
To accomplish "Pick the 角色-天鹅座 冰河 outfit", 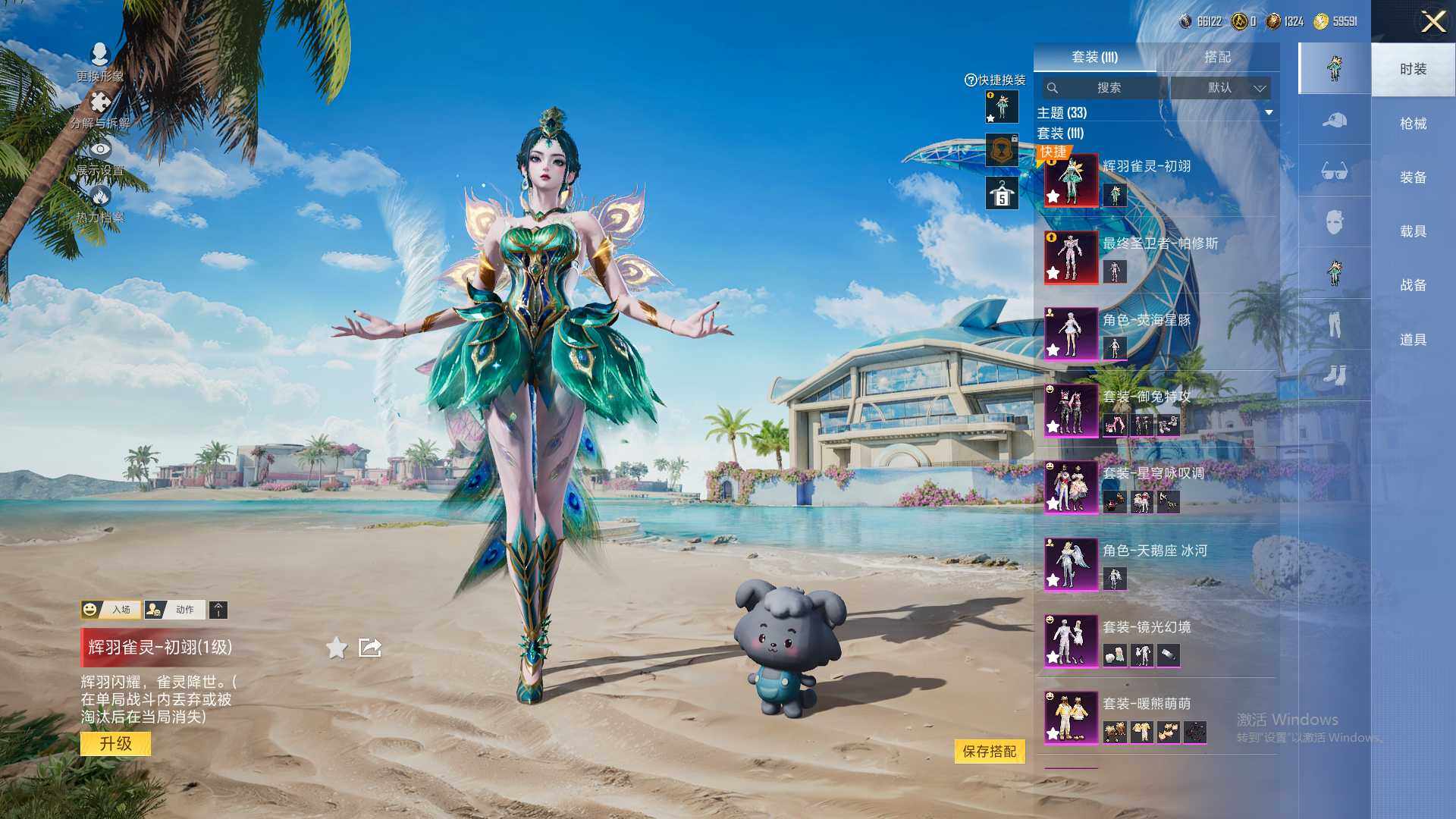I will [1071, 564].
